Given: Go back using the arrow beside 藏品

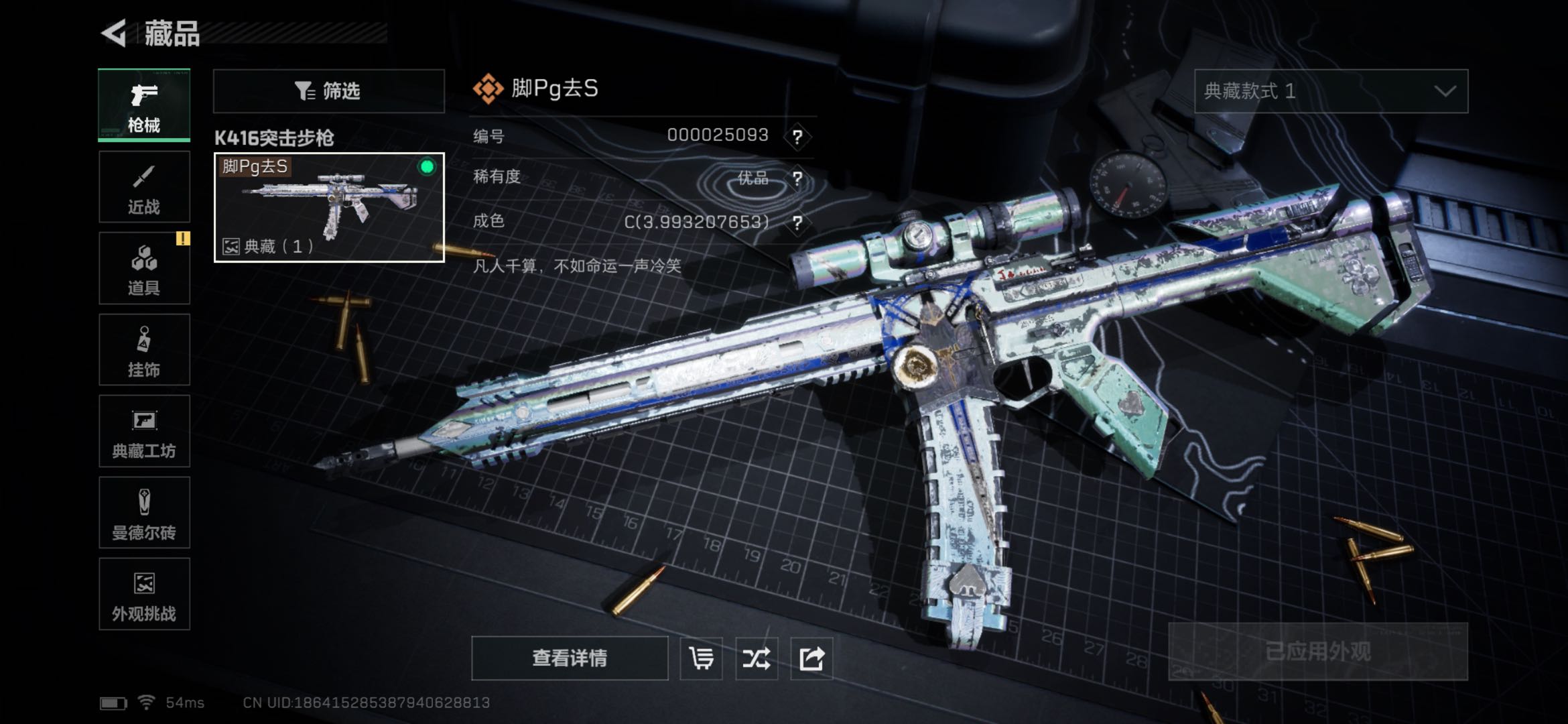Looking at the screenshot, I should [115, 34].
